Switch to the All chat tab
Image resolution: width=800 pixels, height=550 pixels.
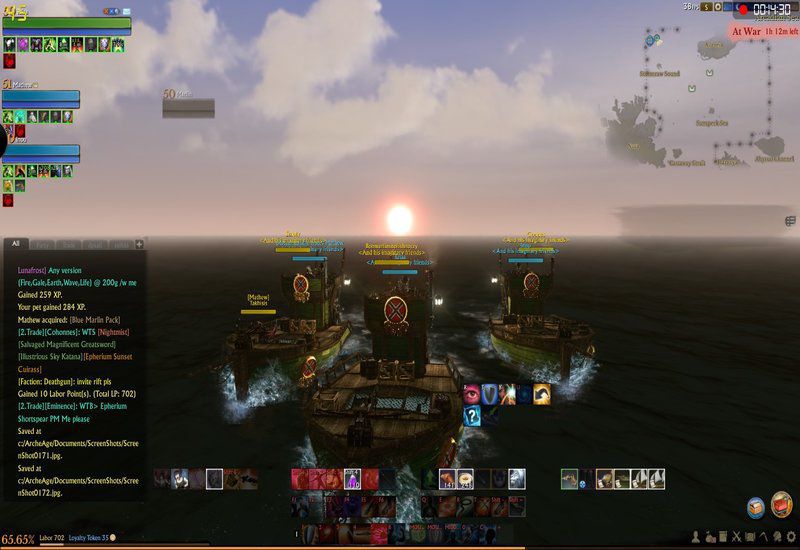pos(15,243)
